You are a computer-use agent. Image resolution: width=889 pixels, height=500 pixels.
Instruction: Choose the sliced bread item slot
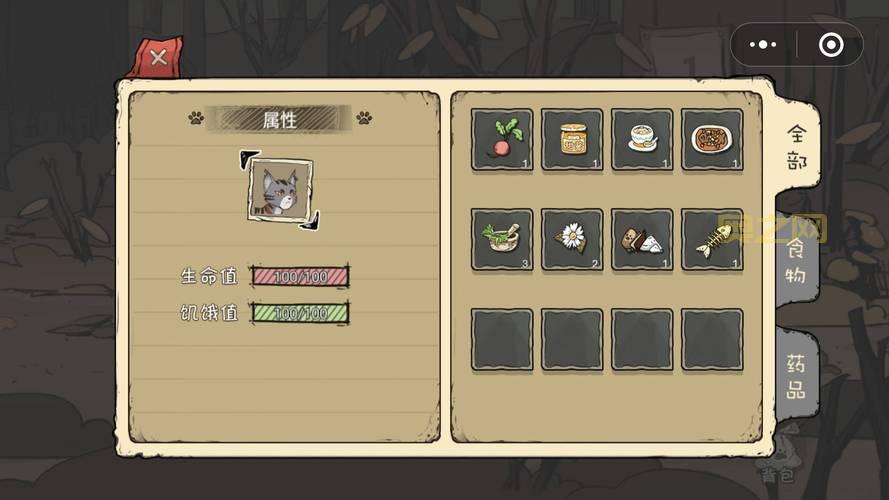642,239
